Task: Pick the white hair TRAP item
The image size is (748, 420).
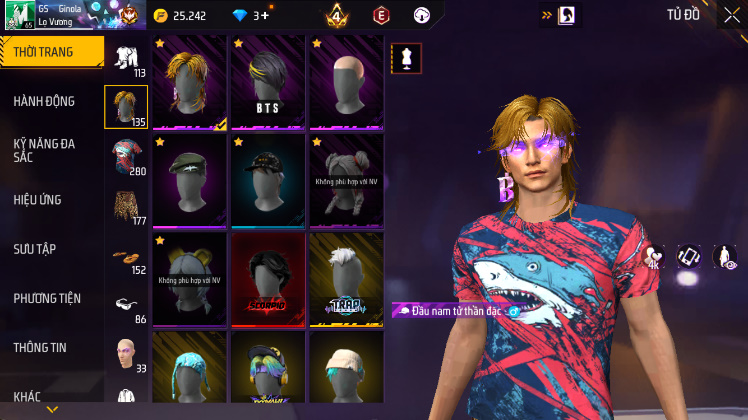Action: click(x=346, y=279)
